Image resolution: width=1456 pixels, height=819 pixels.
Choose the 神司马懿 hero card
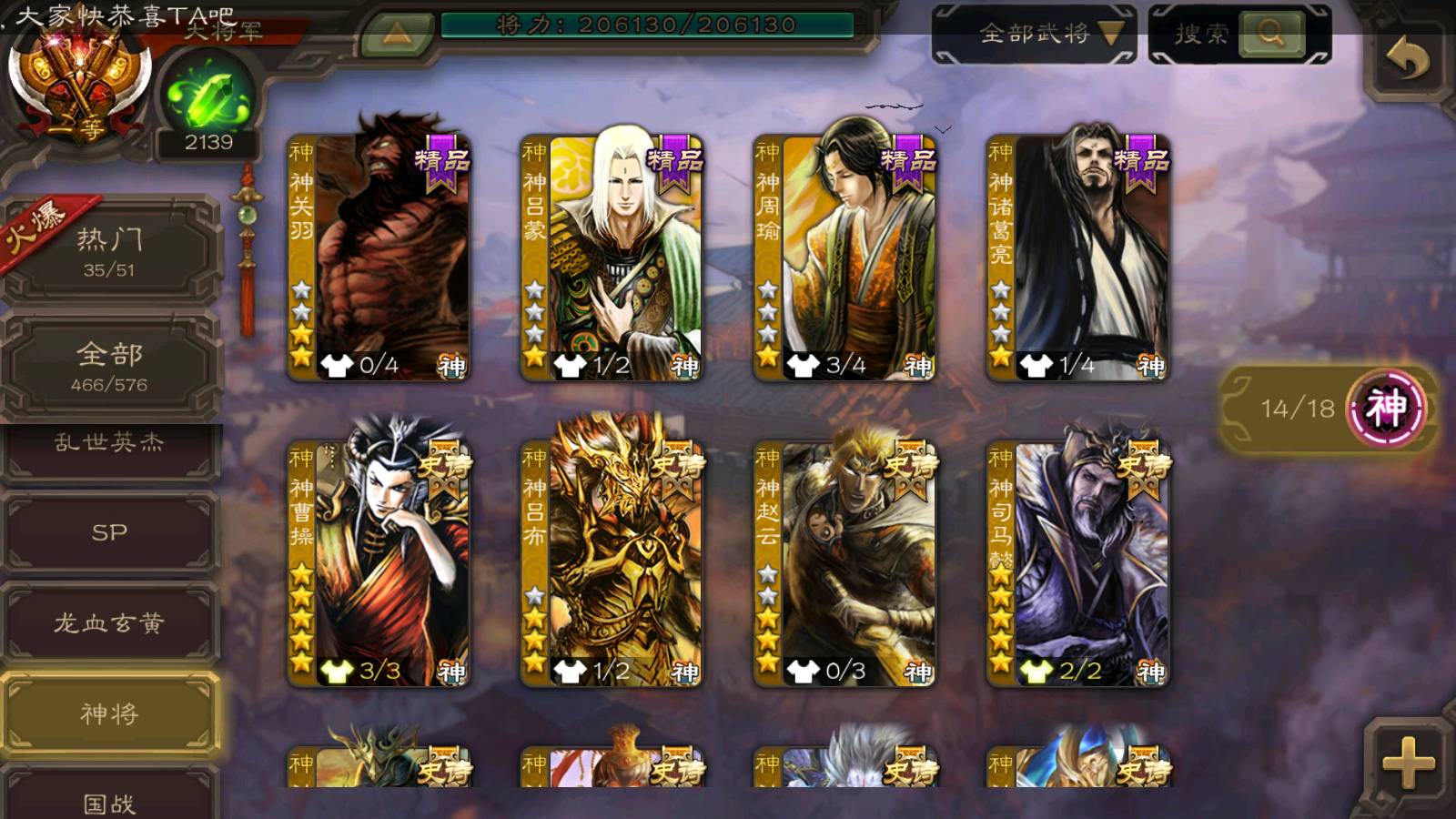click(1078, 563)
